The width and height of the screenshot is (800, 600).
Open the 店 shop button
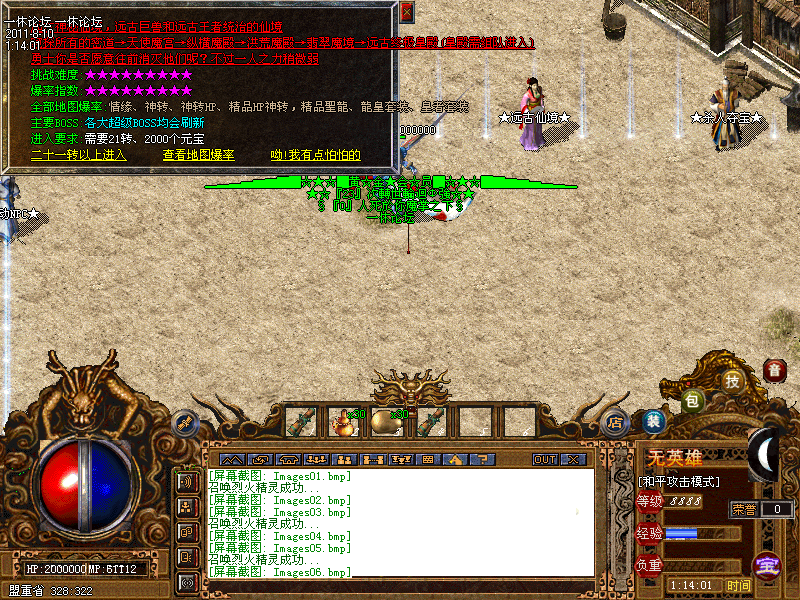pyautogui.click(x=615, y=422)
